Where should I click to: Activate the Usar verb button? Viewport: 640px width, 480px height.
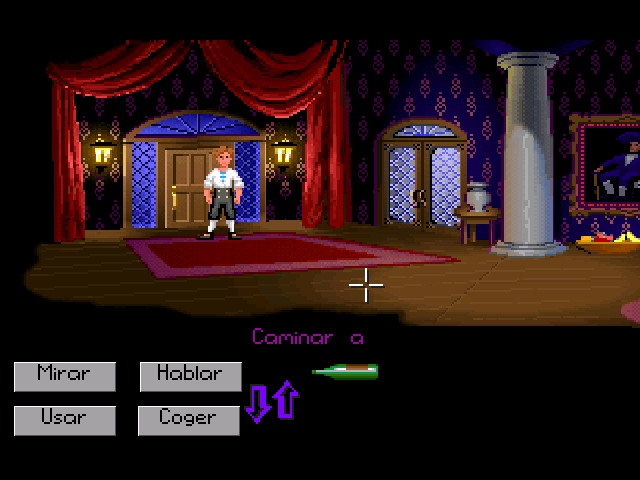pyautogui.click(x=64, y=419)
